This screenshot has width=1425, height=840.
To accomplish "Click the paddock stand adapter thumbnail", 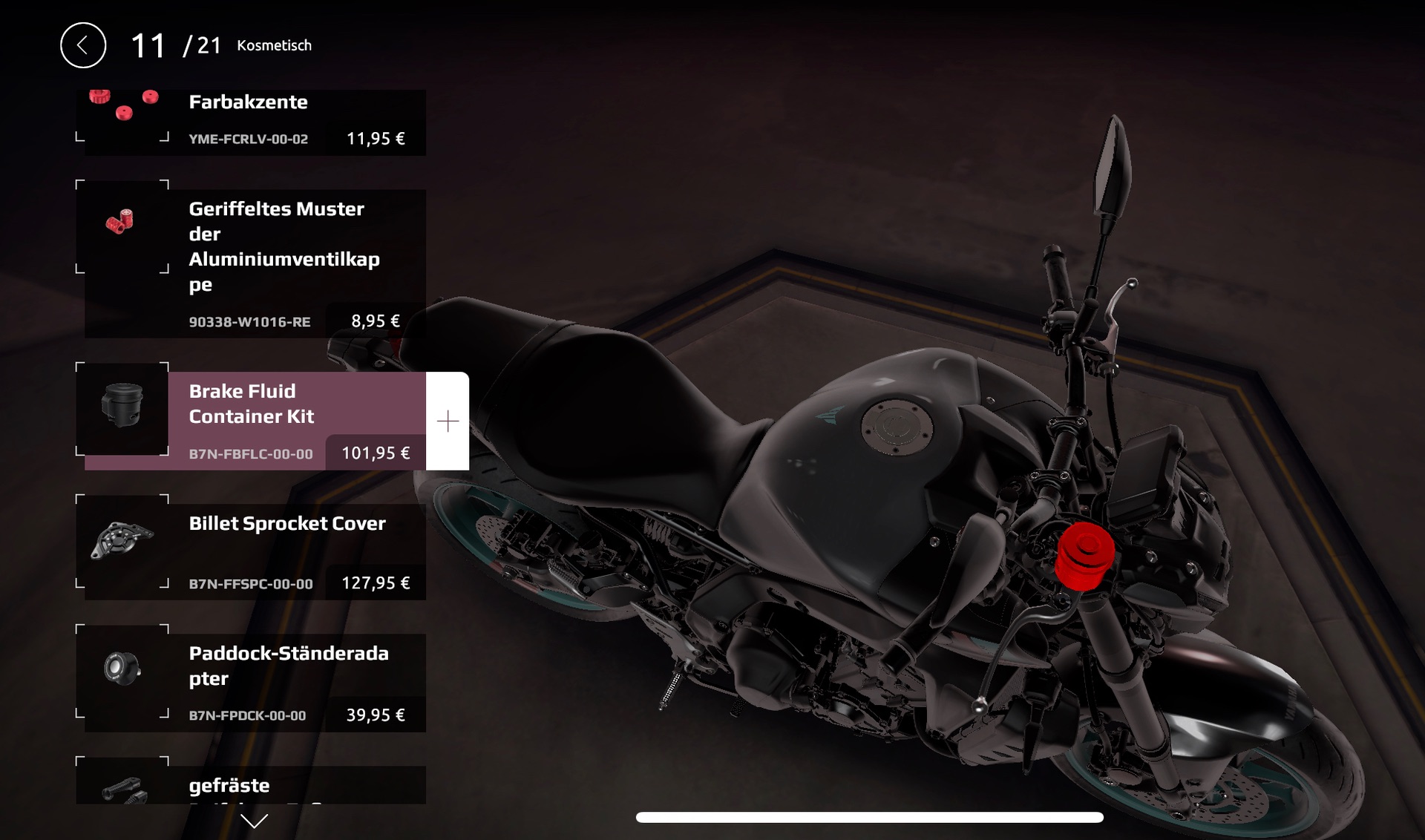I will 122,669.
